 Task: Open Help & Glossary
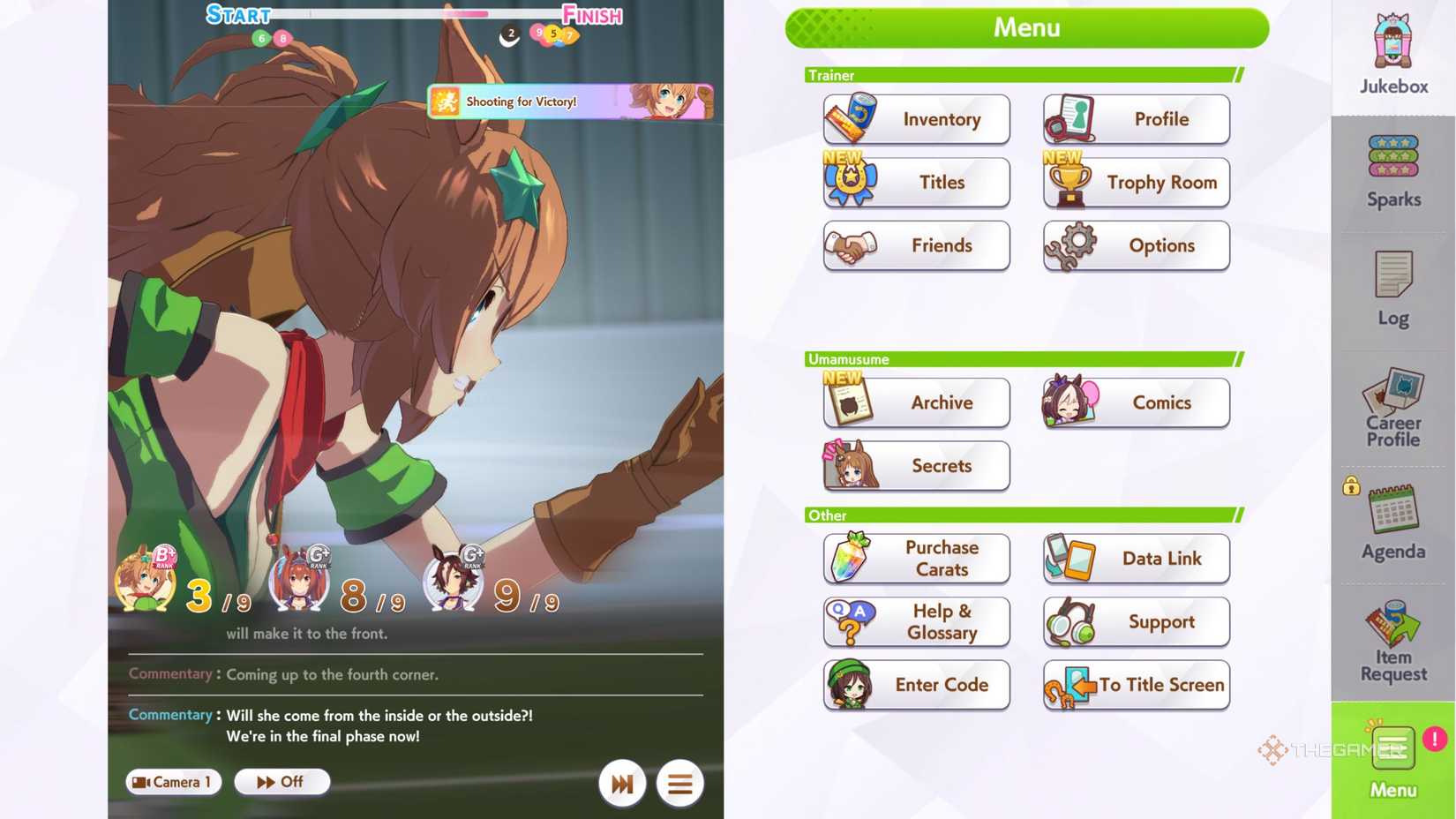(x=916, y=621)
